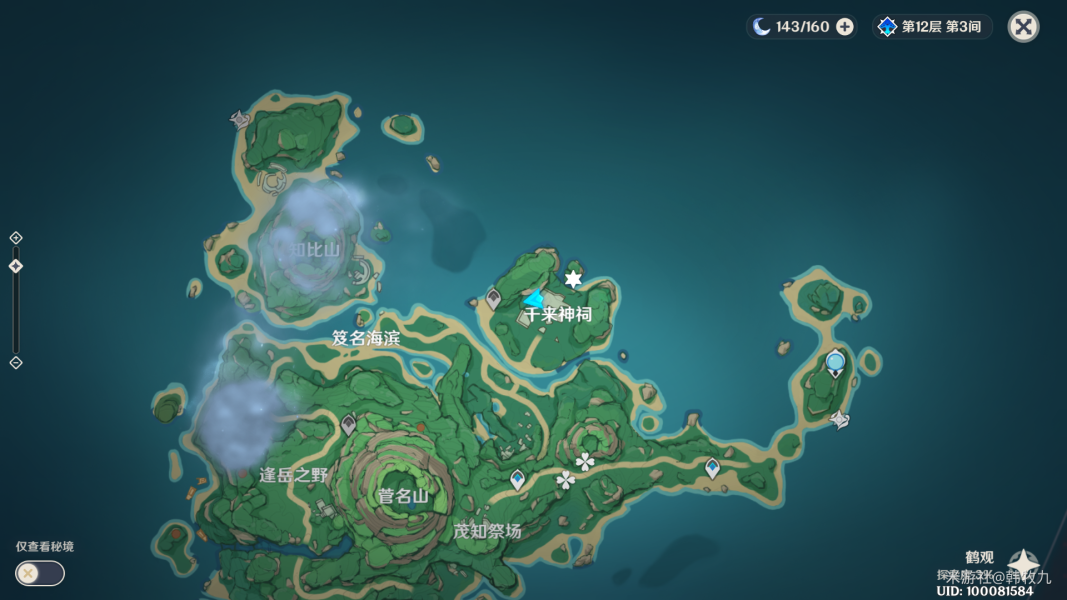Viewport: 1067px width, 600px height.
Task: Zoom in with the slider's plus button
Action: click(x=16, y=238)
